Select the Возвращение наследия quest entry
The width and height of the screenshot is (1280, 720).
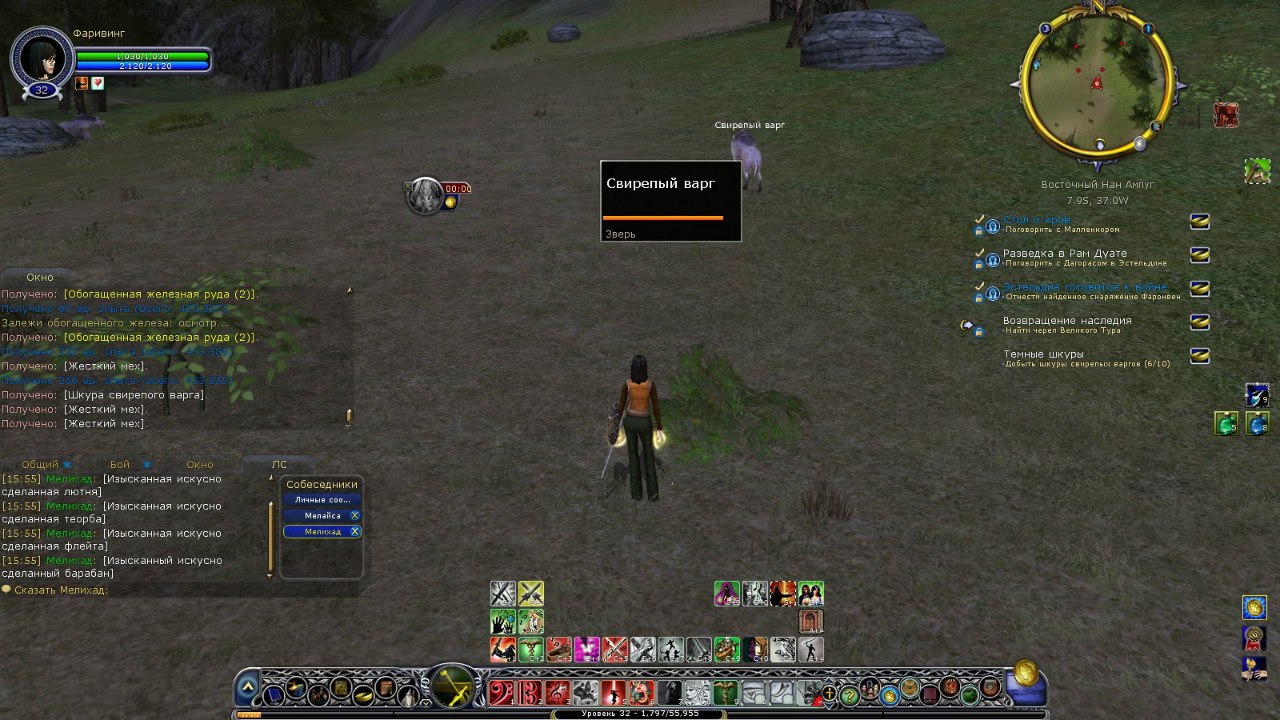point(1067,321)
